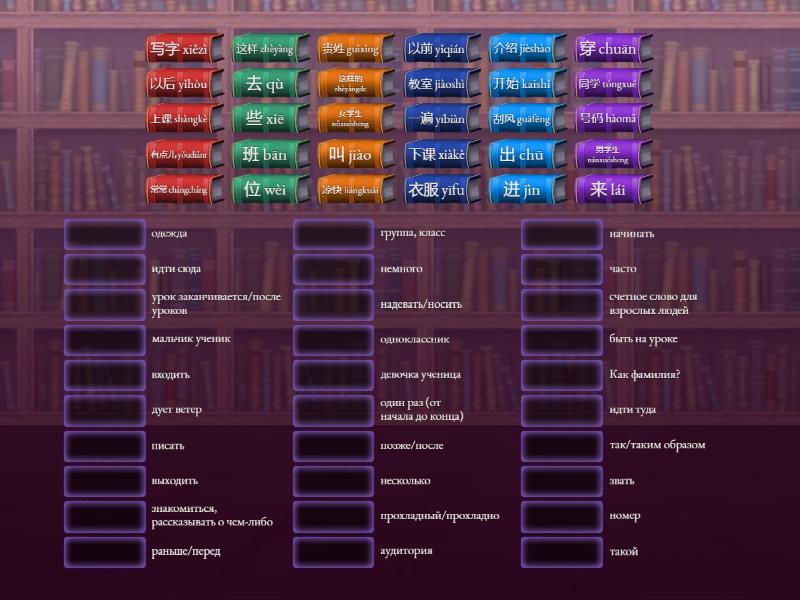Image resolution: width=800 pixels, height=600 pixels.
Task: Click the 衣服 yīfu tile
Action: coord(436,190)
